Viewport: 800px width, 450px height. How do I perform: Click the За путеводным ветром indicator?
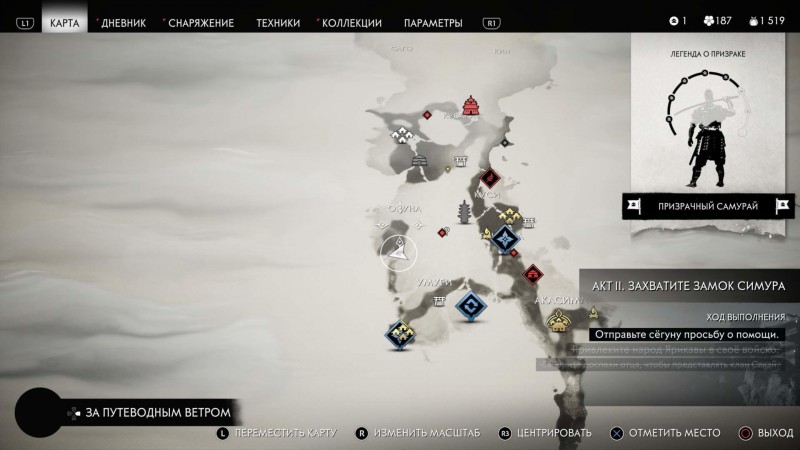point(158,412)
